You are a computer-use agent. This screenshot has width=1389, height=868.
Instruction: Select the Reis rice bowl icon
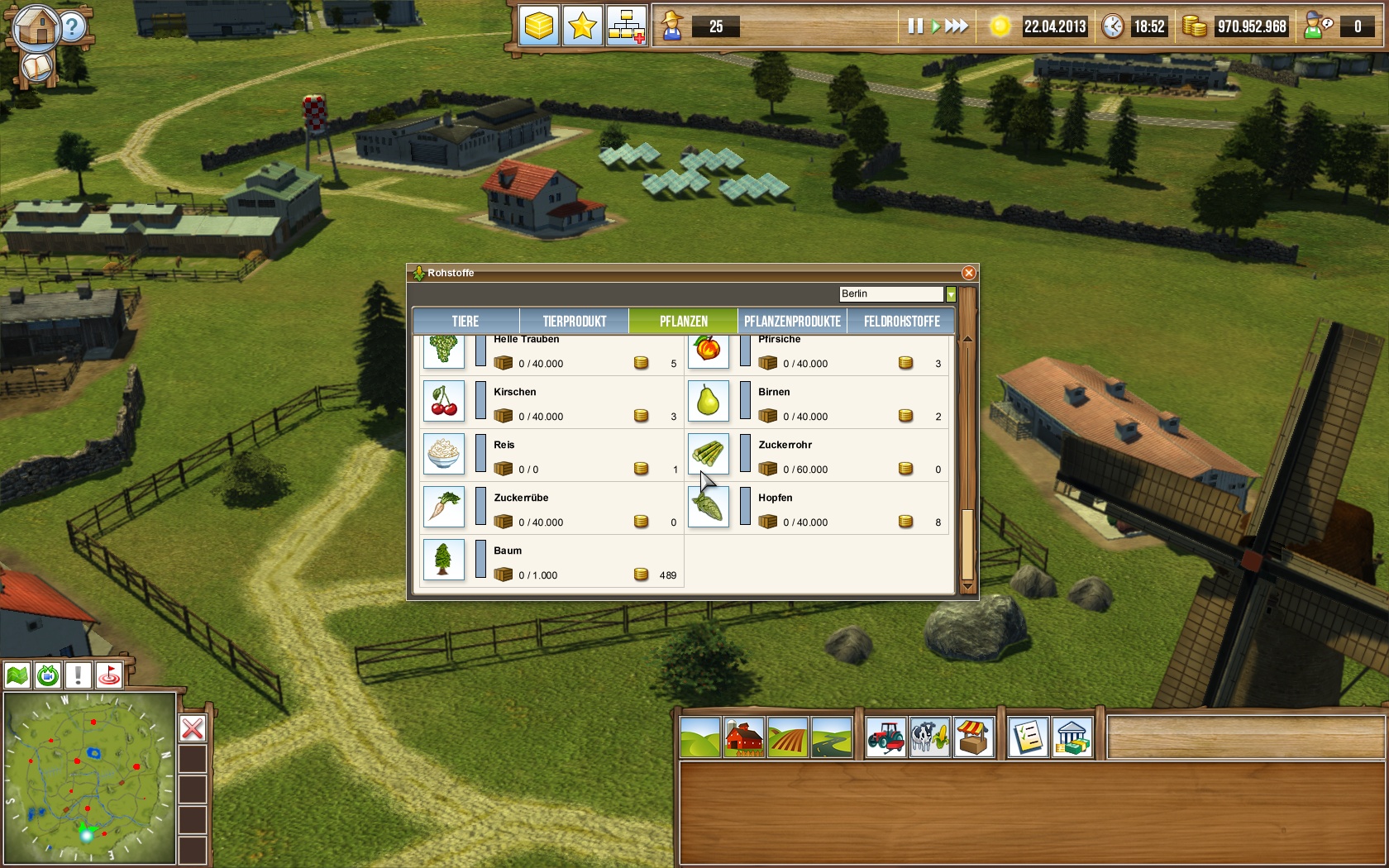444,454
